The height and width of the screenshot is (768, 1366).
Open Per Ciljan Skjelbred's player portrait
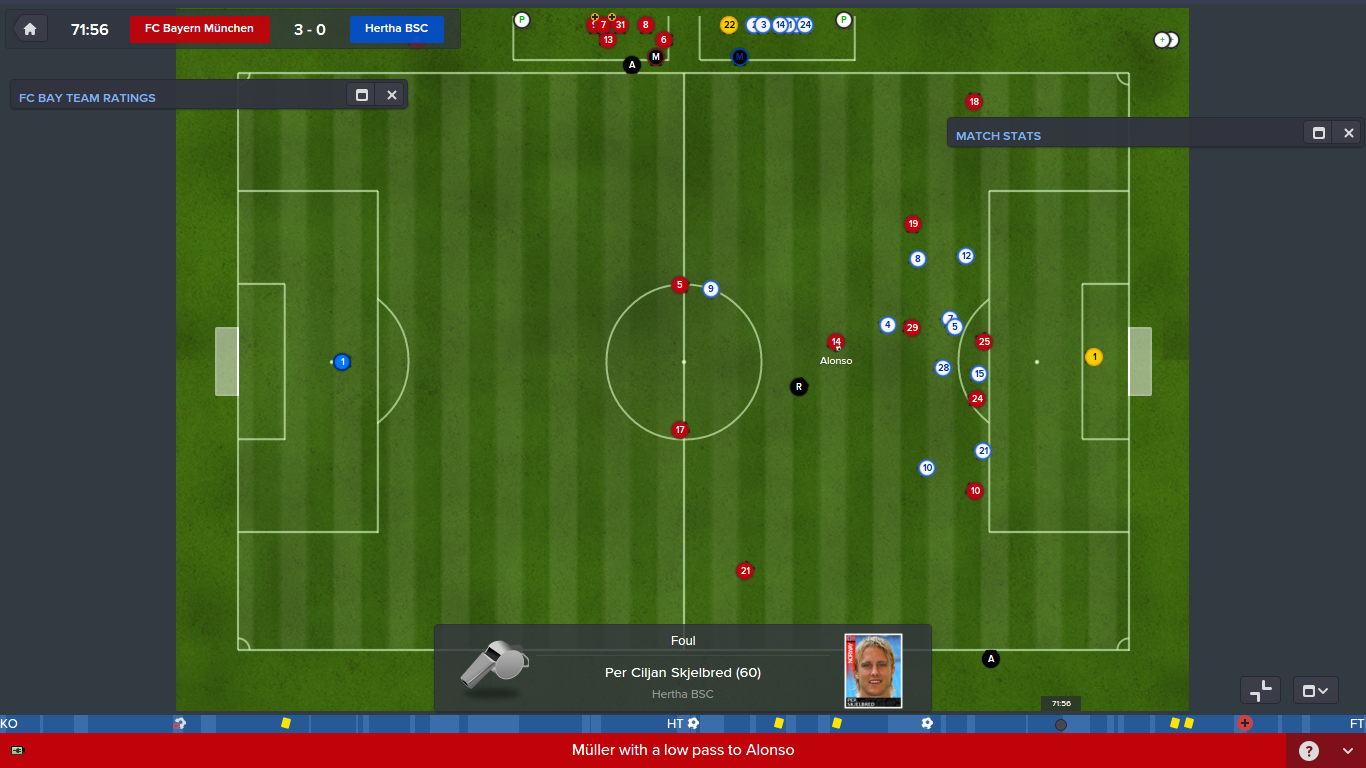click(x=873, y=670)
